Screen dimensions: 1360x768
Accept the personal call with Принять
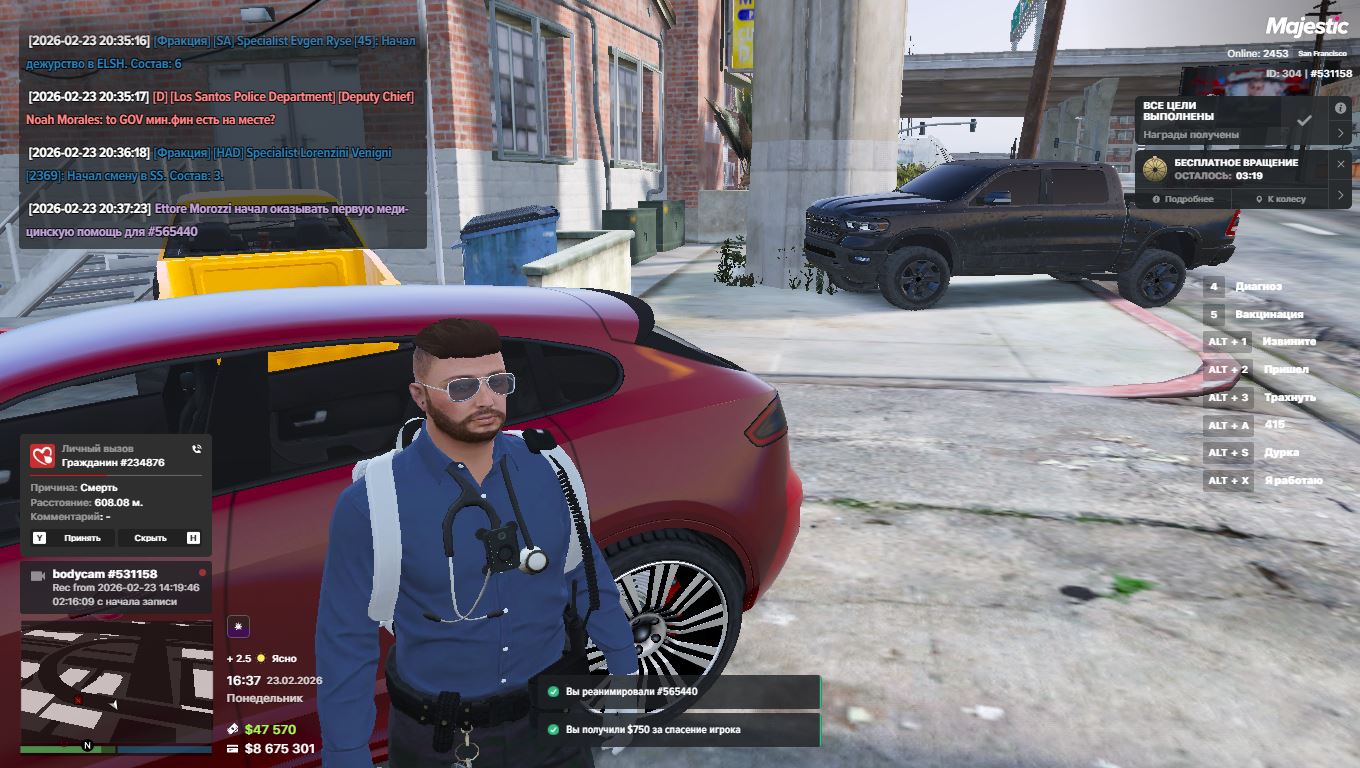tap(82, 538)
